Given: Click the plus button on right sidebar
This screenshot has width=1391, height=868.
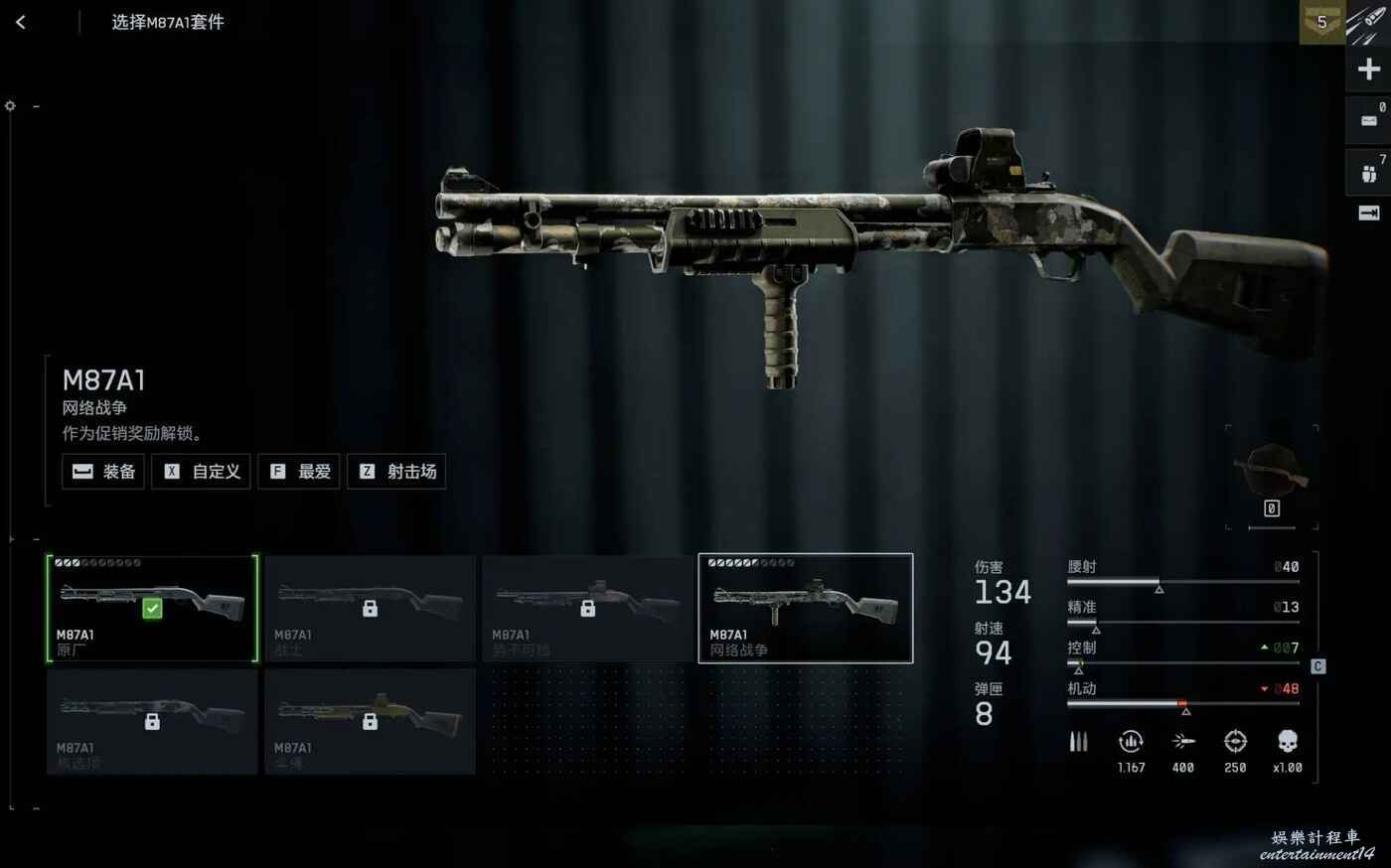Looking at the screenshot, I should tap(1368, 70).
